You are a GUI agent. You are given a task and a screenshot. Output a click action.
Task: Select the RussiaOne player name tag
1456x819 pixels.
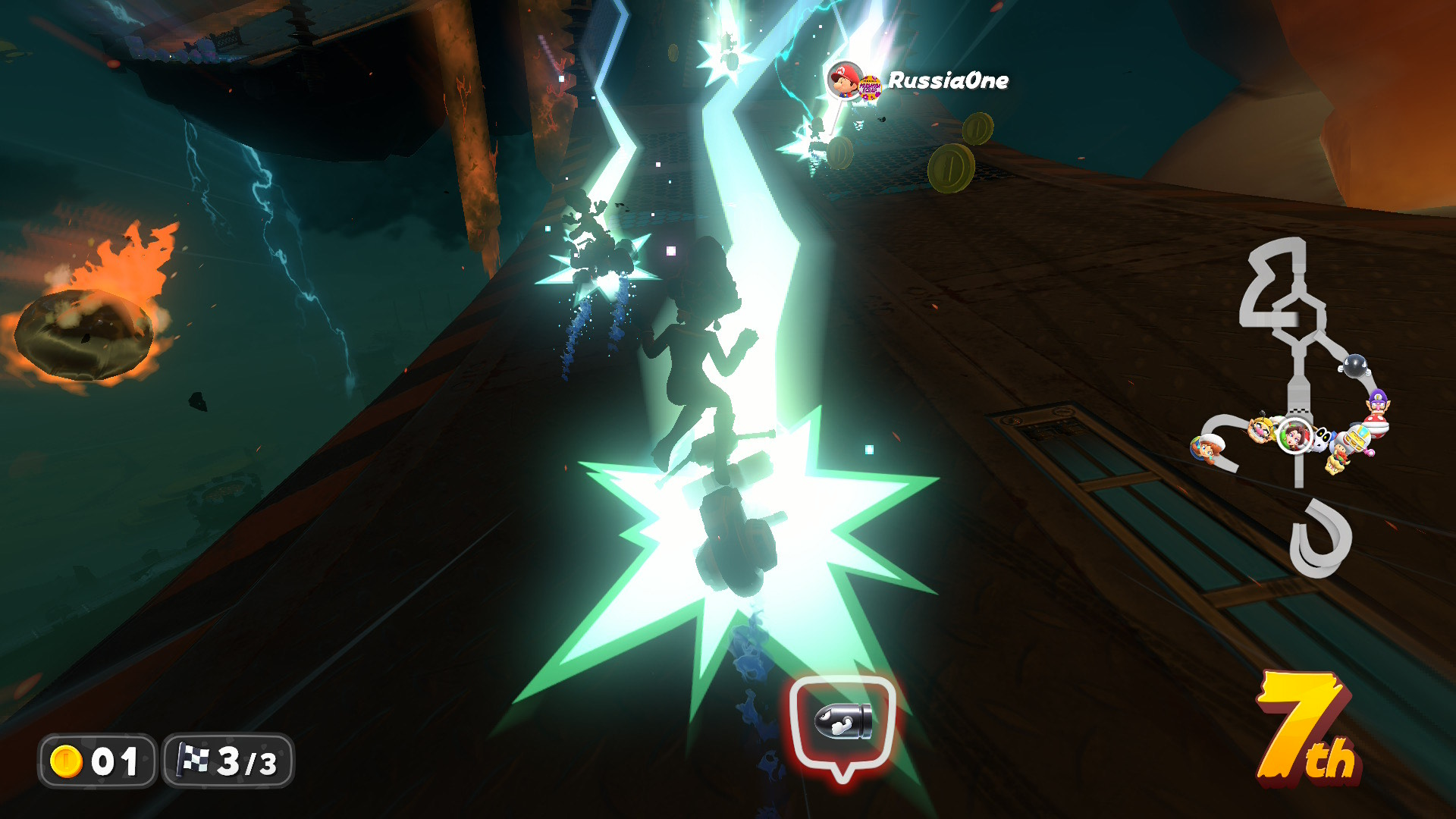pos(948,80)
